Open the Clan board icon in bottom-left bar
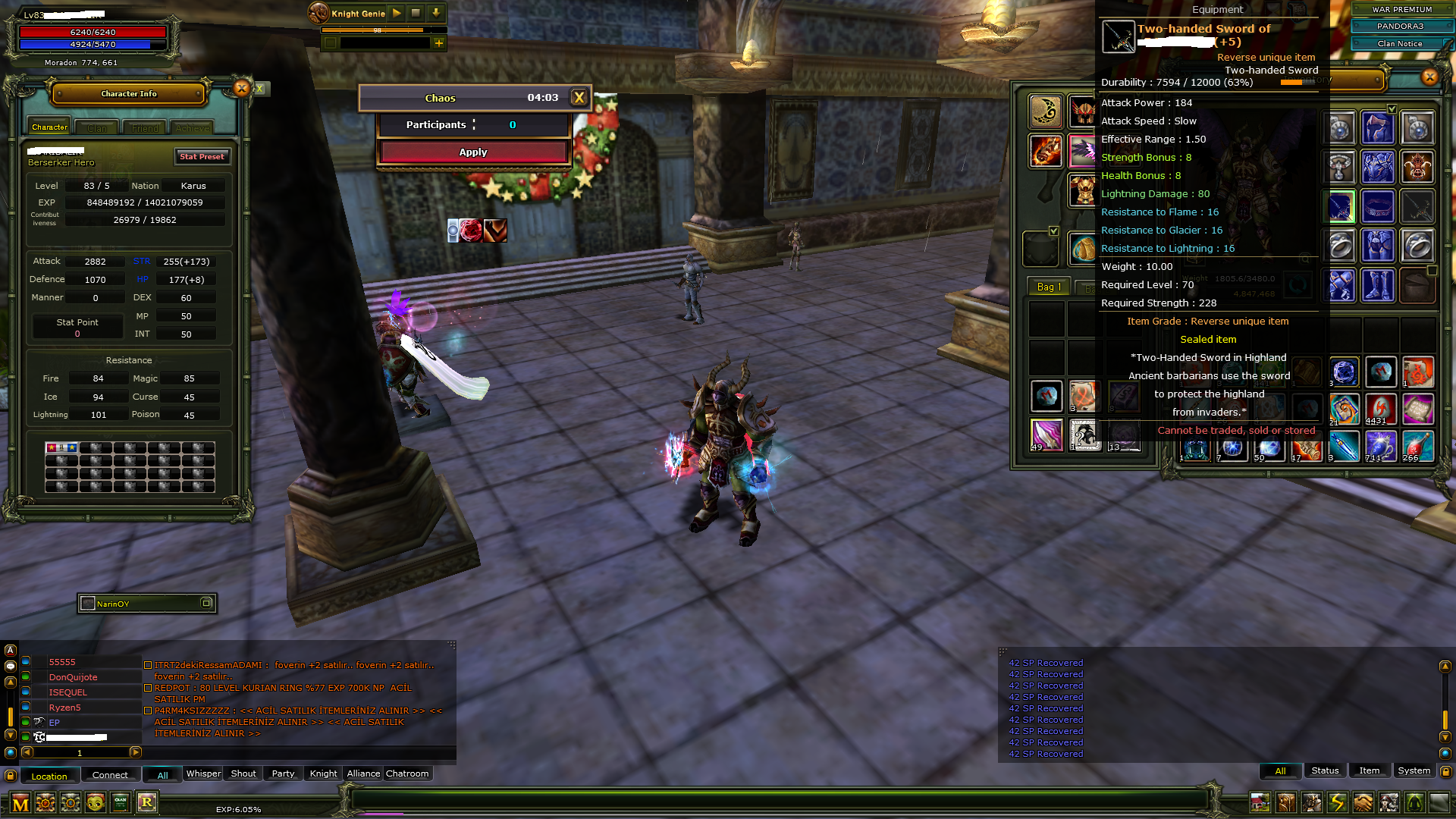The height and width of the screenshot is (819, 1456). click(121, 802)
